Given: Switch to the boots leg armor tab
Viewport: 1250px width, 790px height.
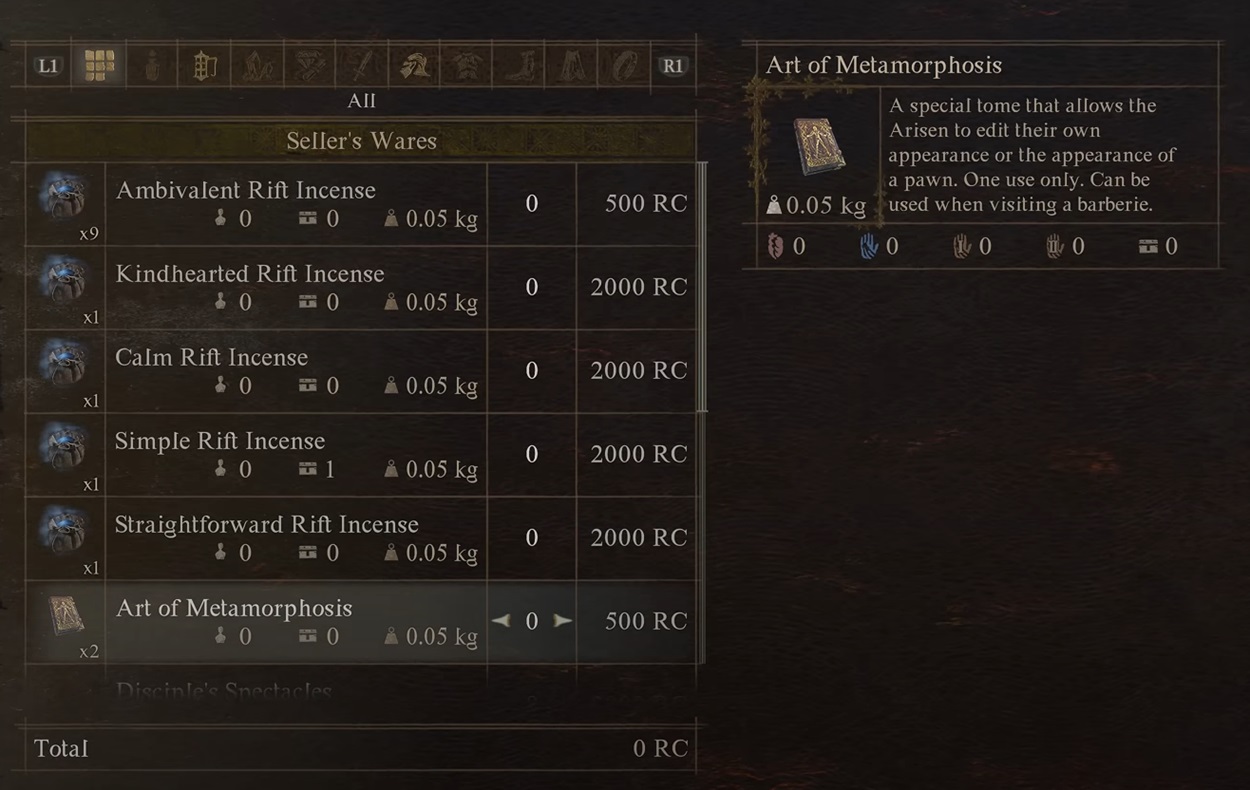Looking at the screenshot, I should tap(519, 66).
